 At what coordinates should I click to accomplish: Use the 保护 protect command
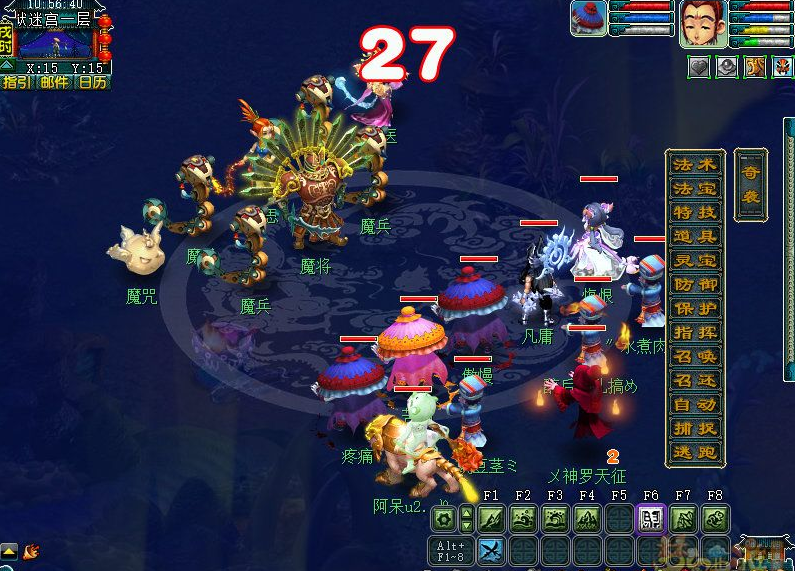tap(694, 309)
